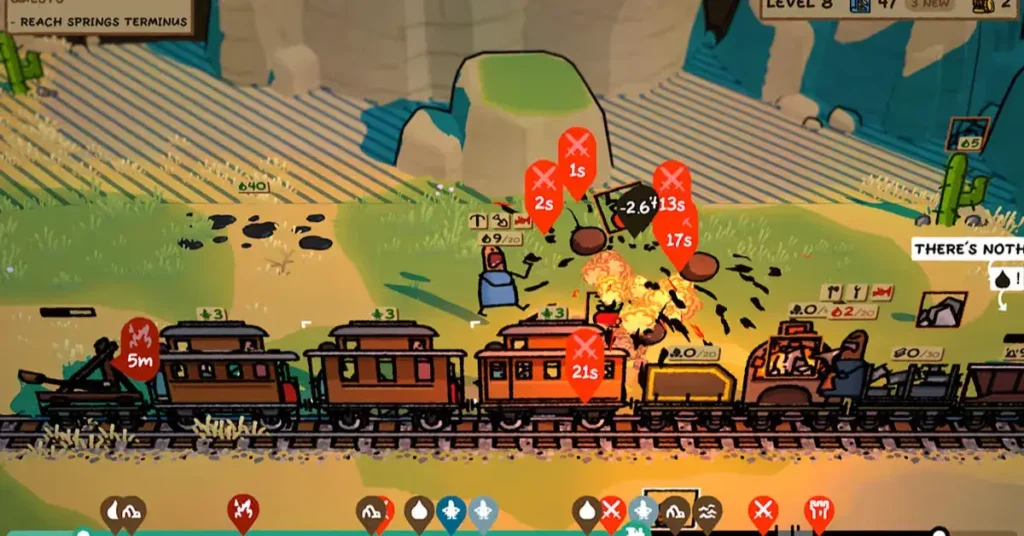Select the brown waves marker on the timeline
The height and width of the screenshot is (536, 1024).
[x=707, y=513]
